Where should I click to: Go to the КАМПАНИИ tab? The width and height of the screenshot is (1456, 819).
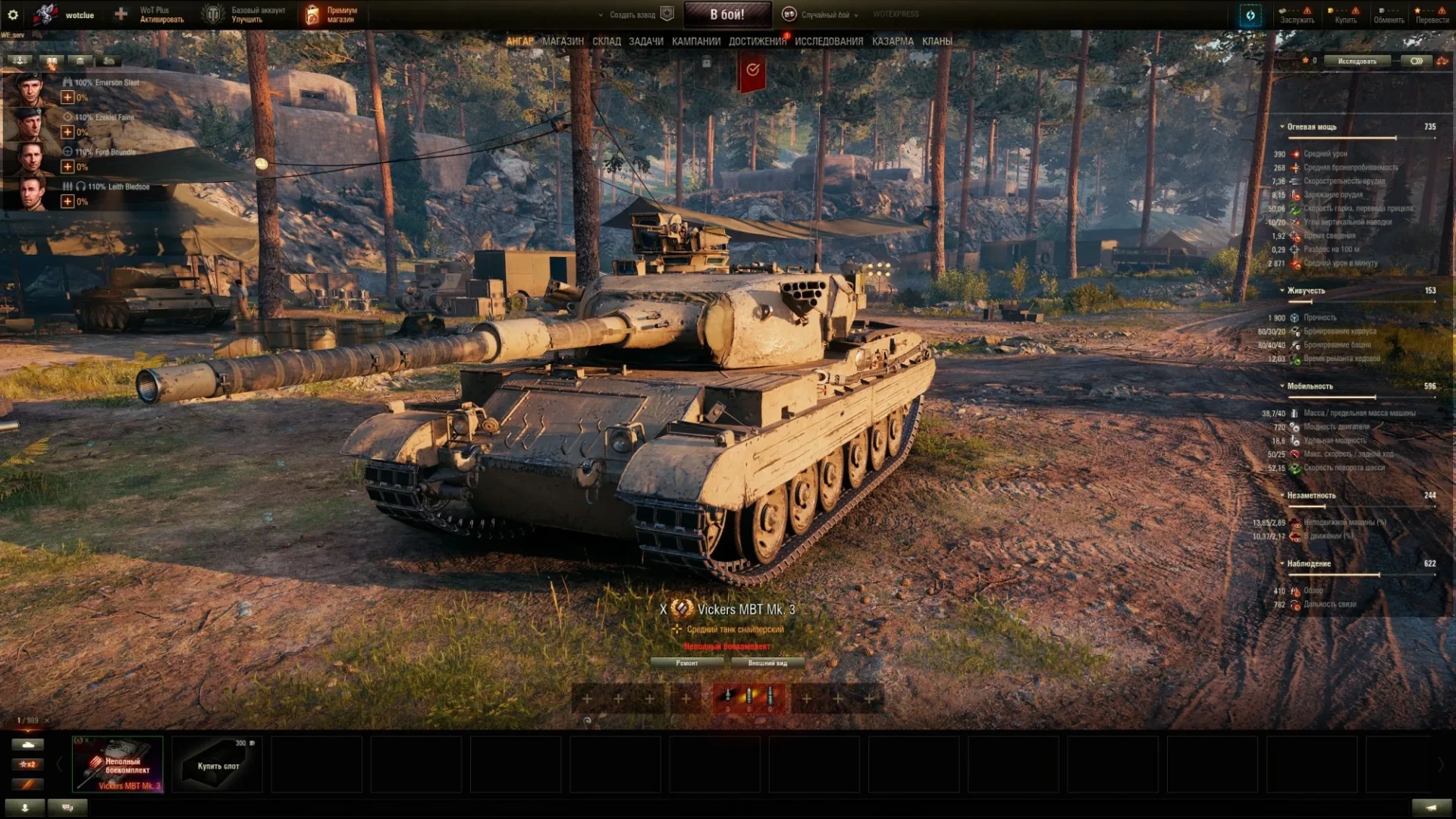pos(695,42)
